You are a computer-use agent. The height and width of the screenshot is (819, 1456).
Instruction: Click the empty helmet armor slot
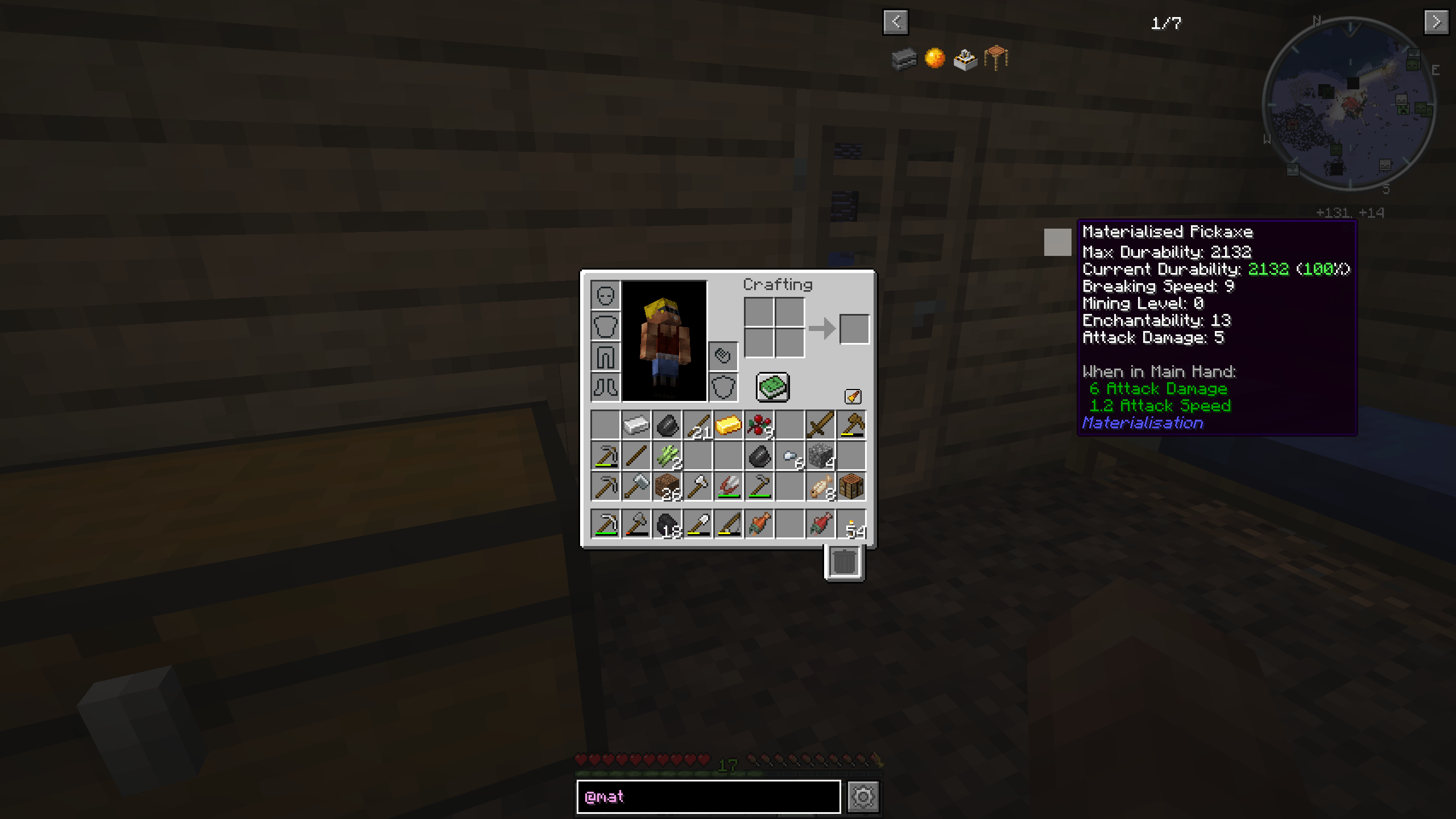click(606, 296)
